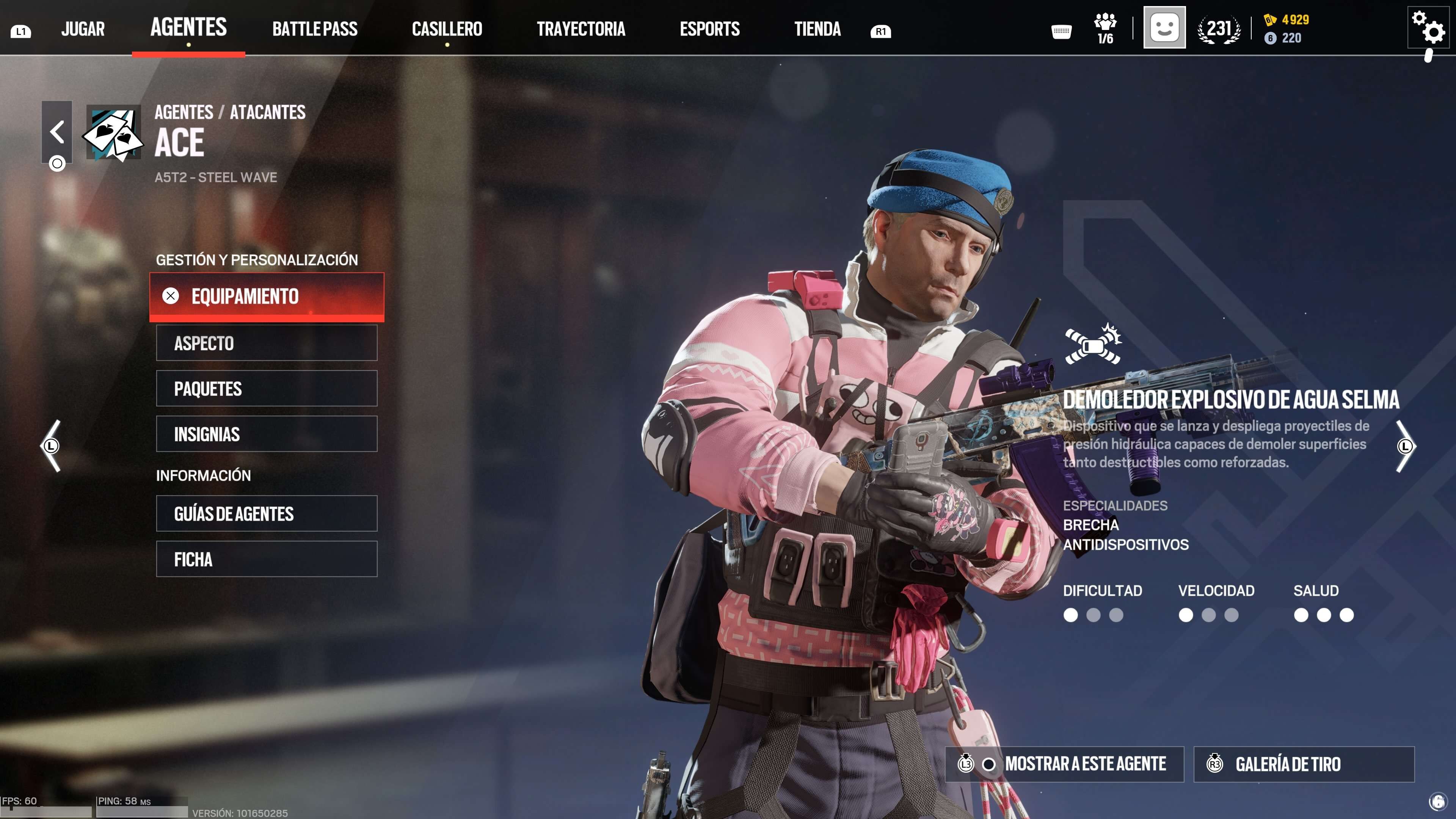This screenshot has height=819, width=1456.
Task: Enter the Galería de Tiro
Action: pos(1304,764)
